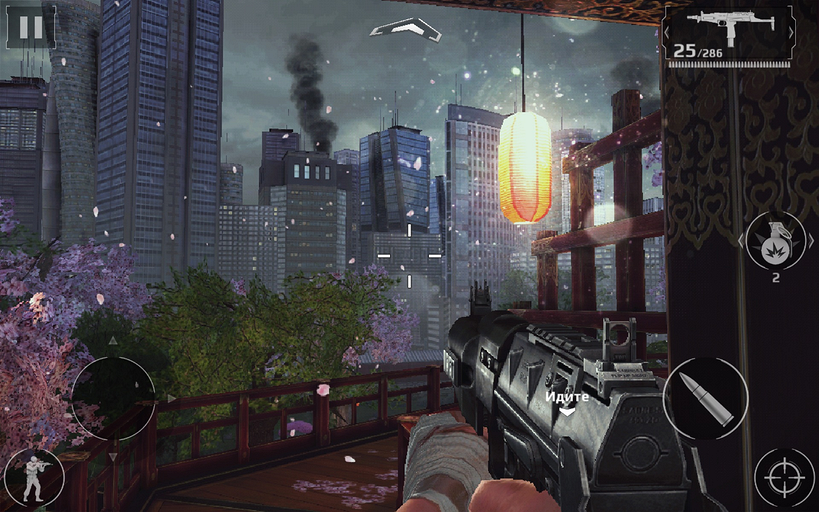Aim down sights with the crosshair button
This screenshot has height=512, width=819.
click(784, 478)
